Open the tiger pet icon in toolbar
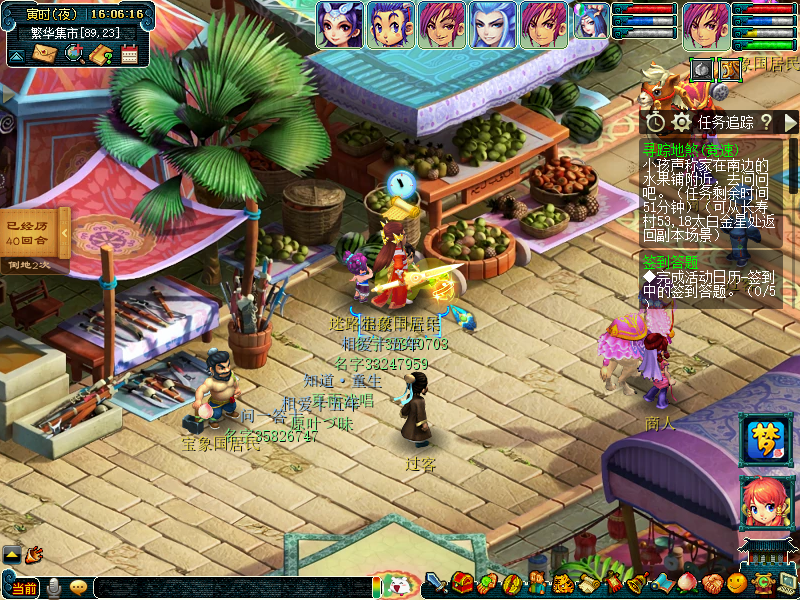 tap(563, 584)
